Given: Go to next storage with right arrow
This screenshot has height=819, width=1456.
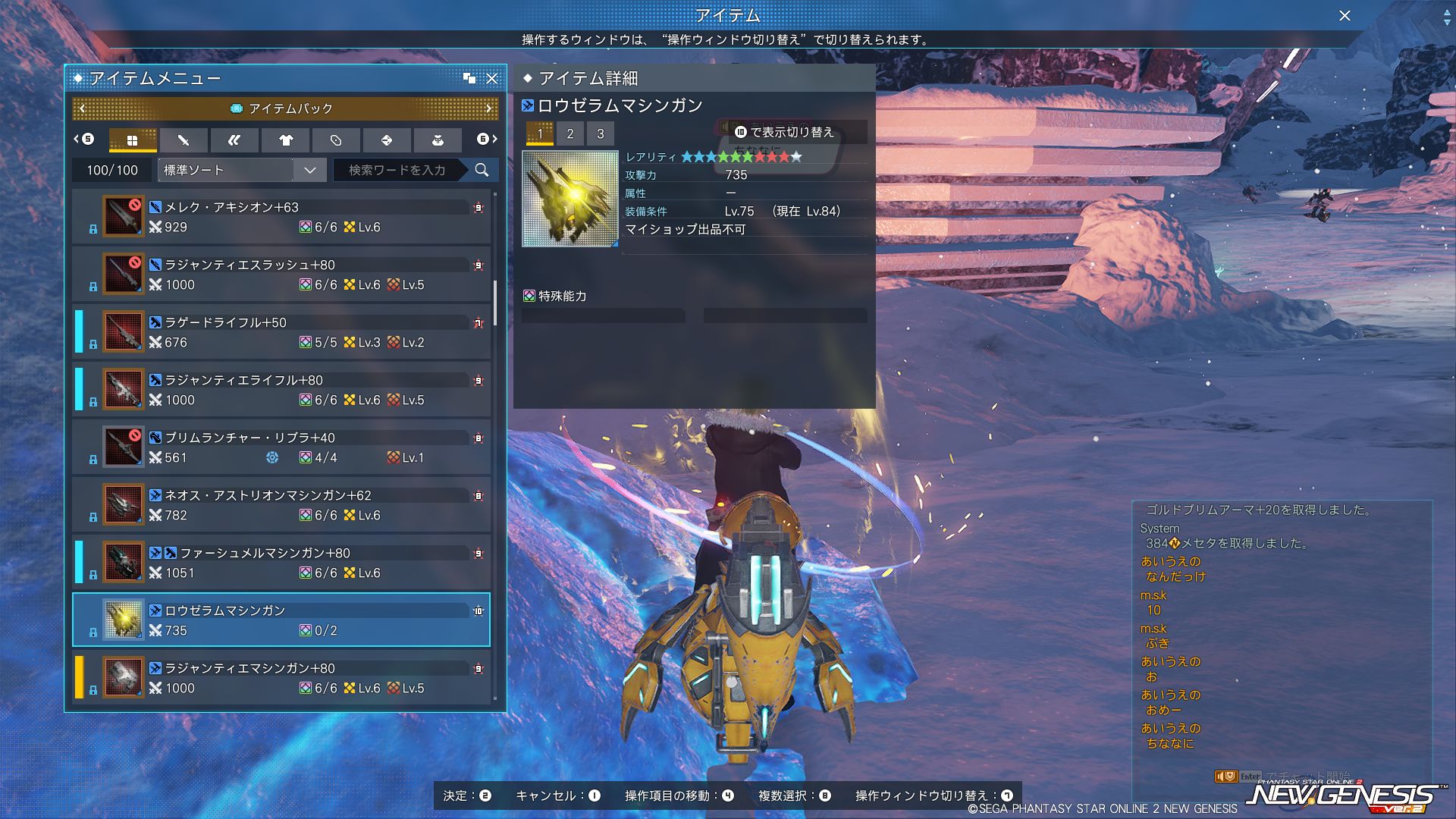Looking at the screenshot, I should click(489, 108).
